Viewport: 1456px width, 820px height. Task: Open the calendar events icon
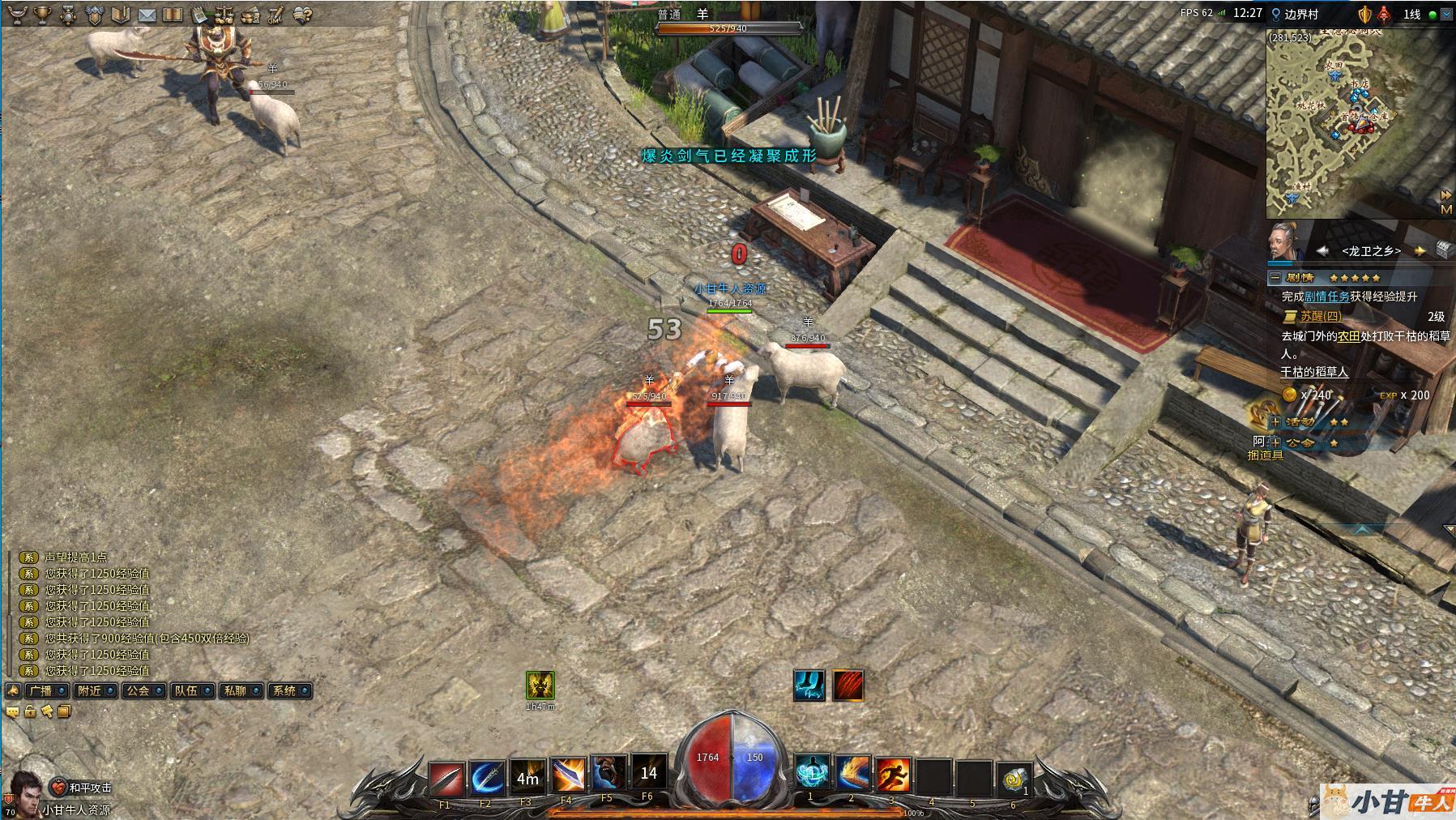click(199, 15)
